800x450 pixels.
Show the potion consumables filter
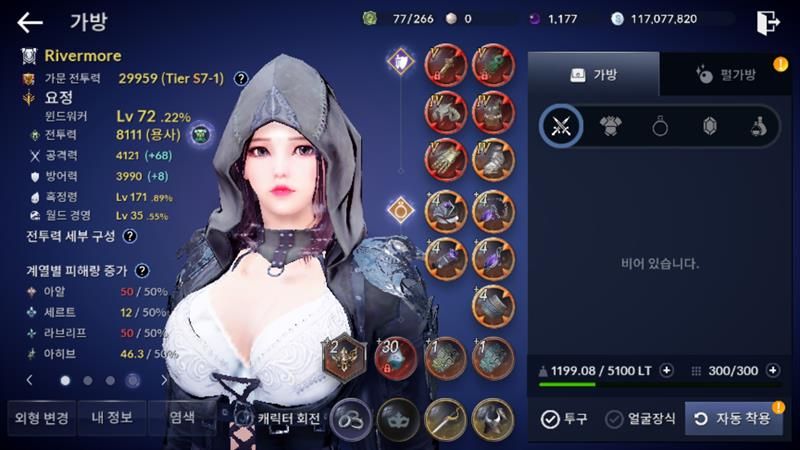[x=758, y=126]
